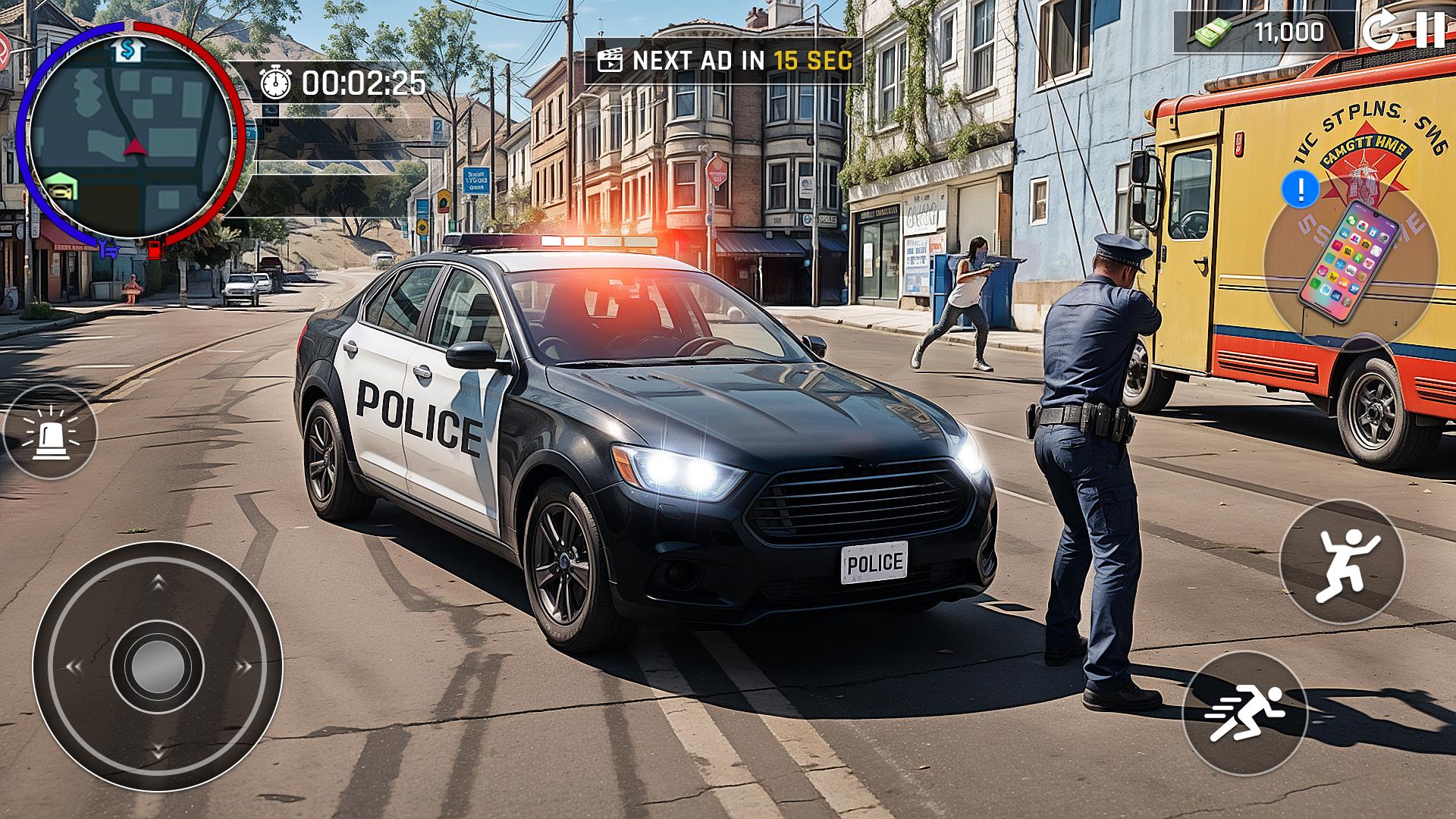
Task: Select the green garage icon on the minimap
Action: click(x=61, y=187)
